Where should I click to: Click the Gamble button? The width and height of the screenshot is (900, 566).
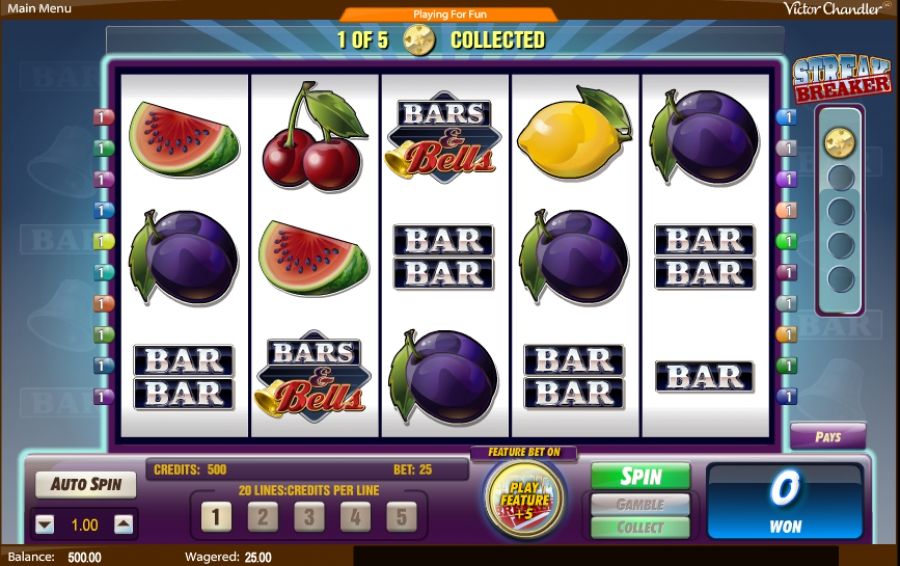pos(640,504)
